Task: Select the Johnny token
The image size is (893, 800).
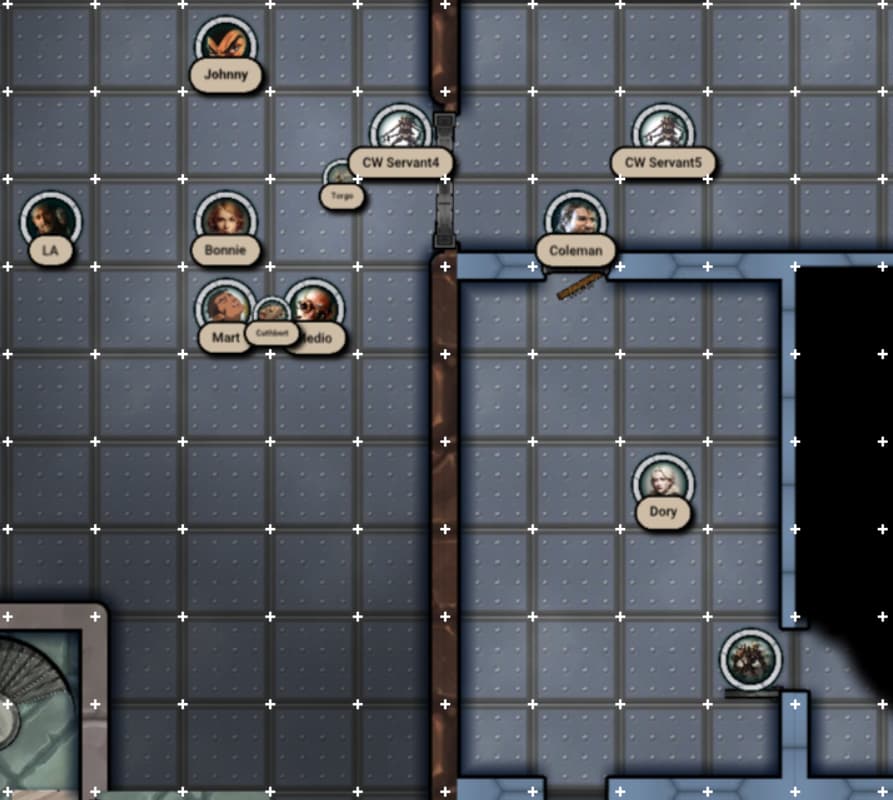Action: (x=226, y=45)
